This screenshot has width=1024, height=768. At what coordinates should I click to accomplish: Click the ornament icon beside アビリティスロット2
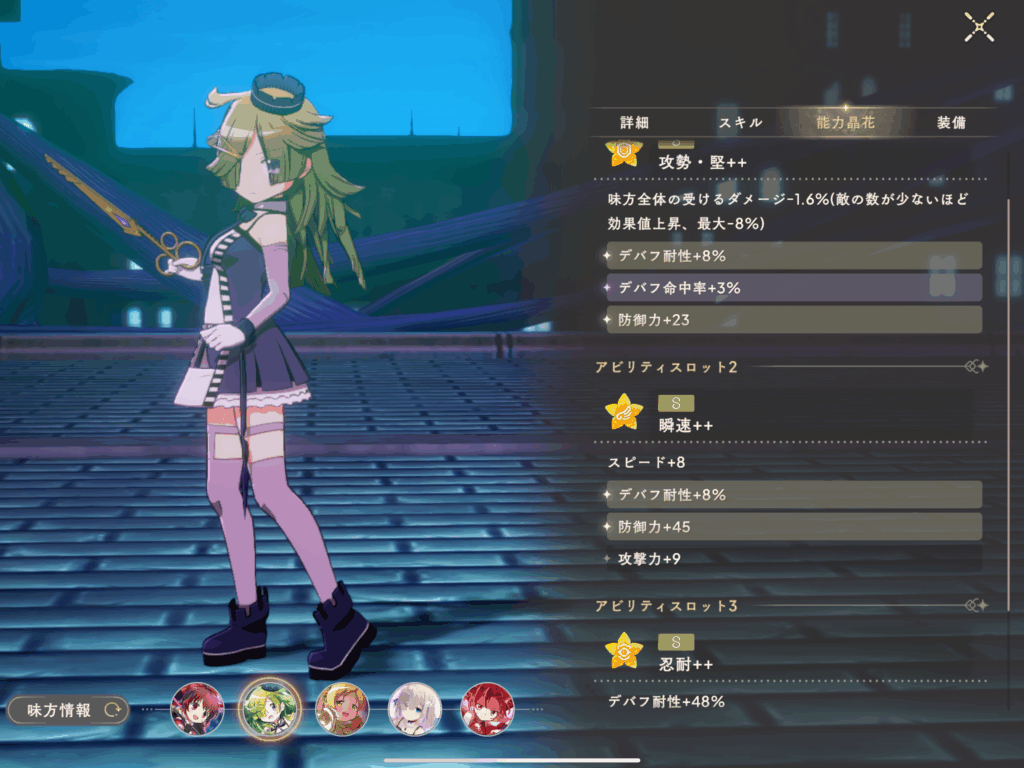coord(976,367)
